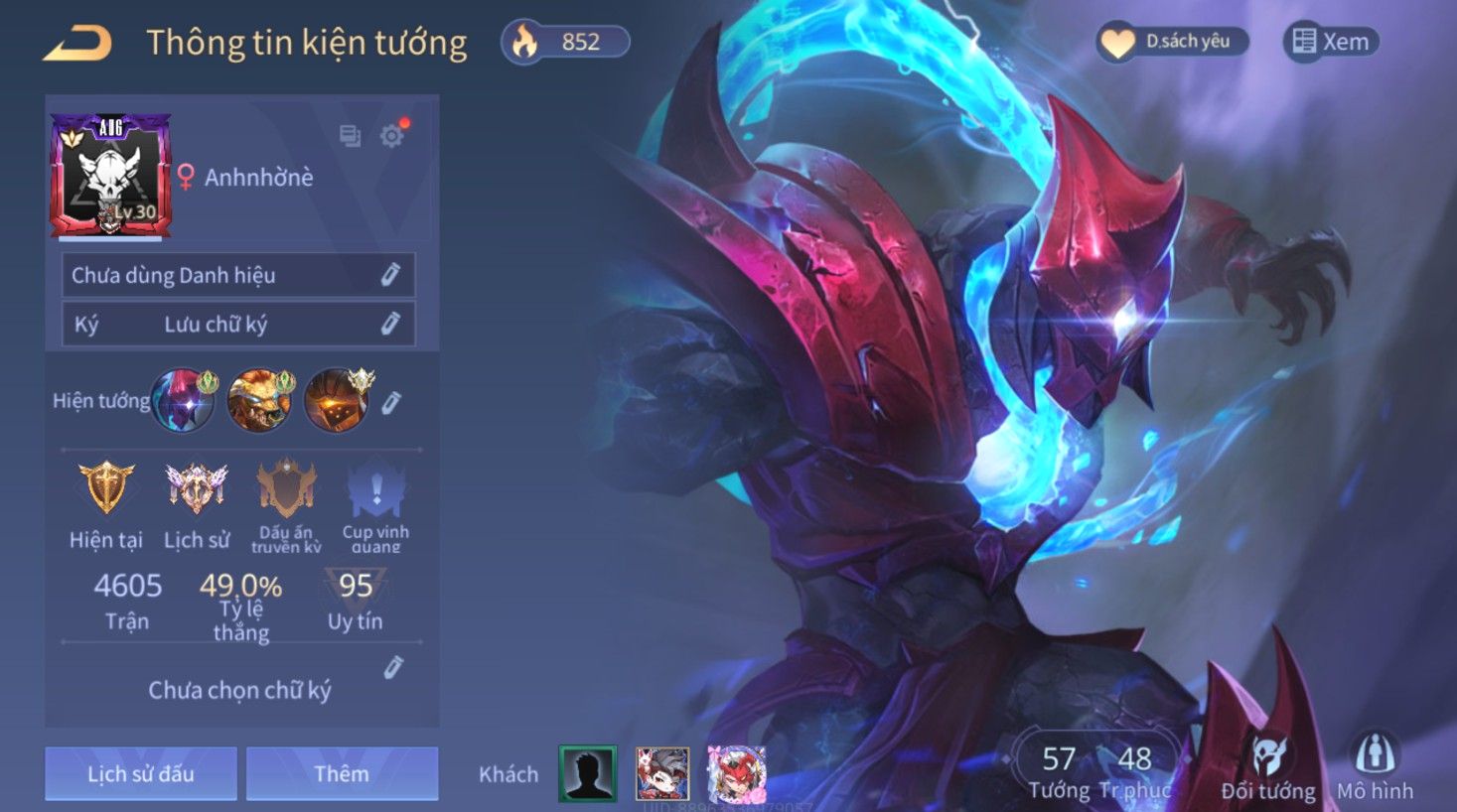Edit the displayed heroes with pencil icon

[x=391, y=402]
